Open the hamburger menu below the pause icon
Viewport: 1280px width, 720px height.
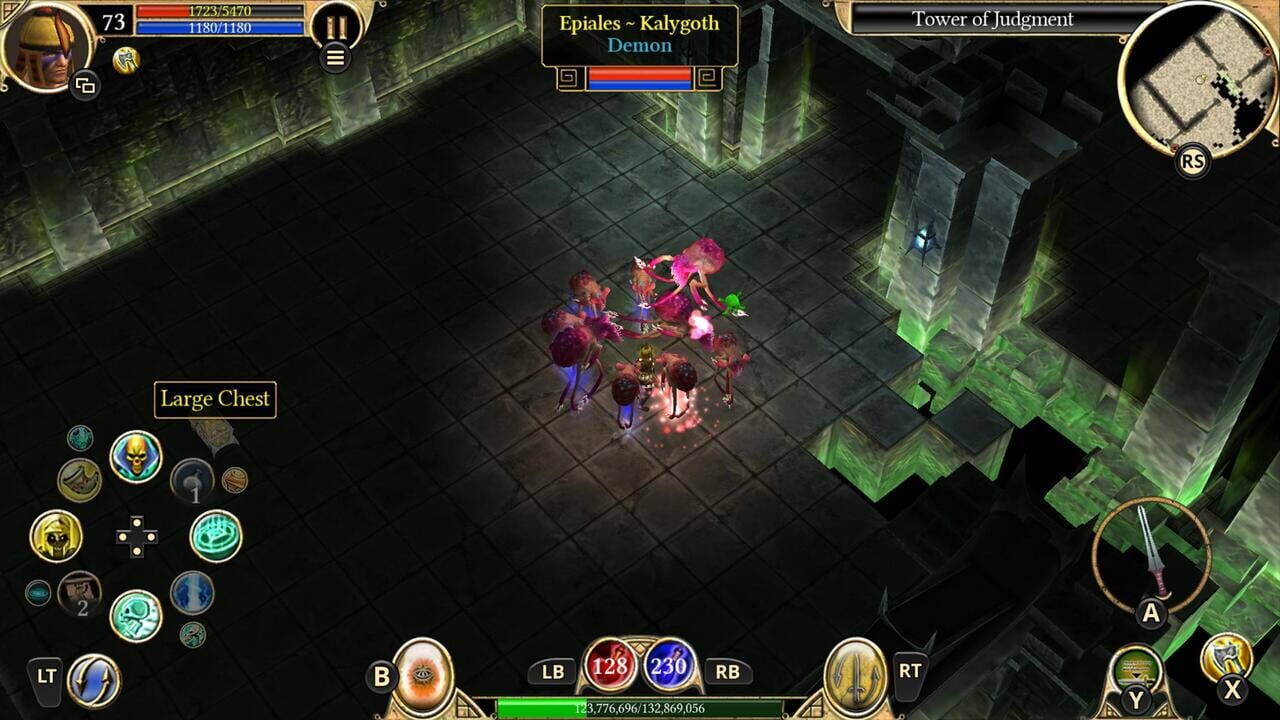(337, 55)
